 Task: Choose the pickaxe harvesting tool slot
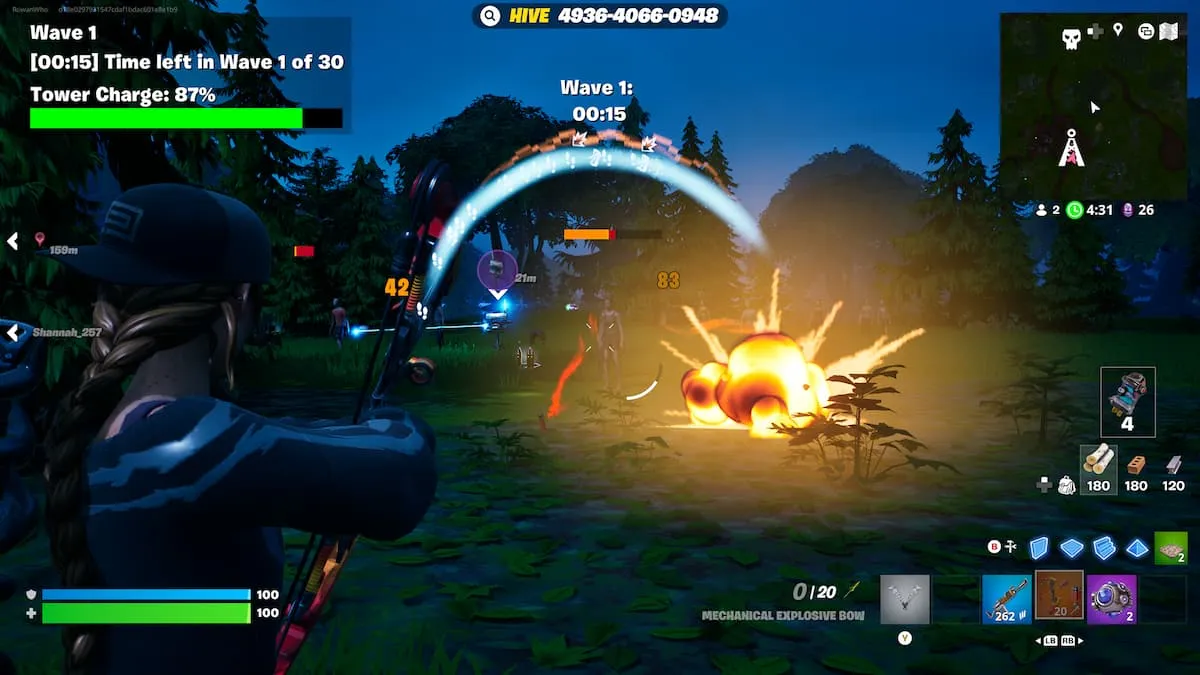tap(905, 598)
